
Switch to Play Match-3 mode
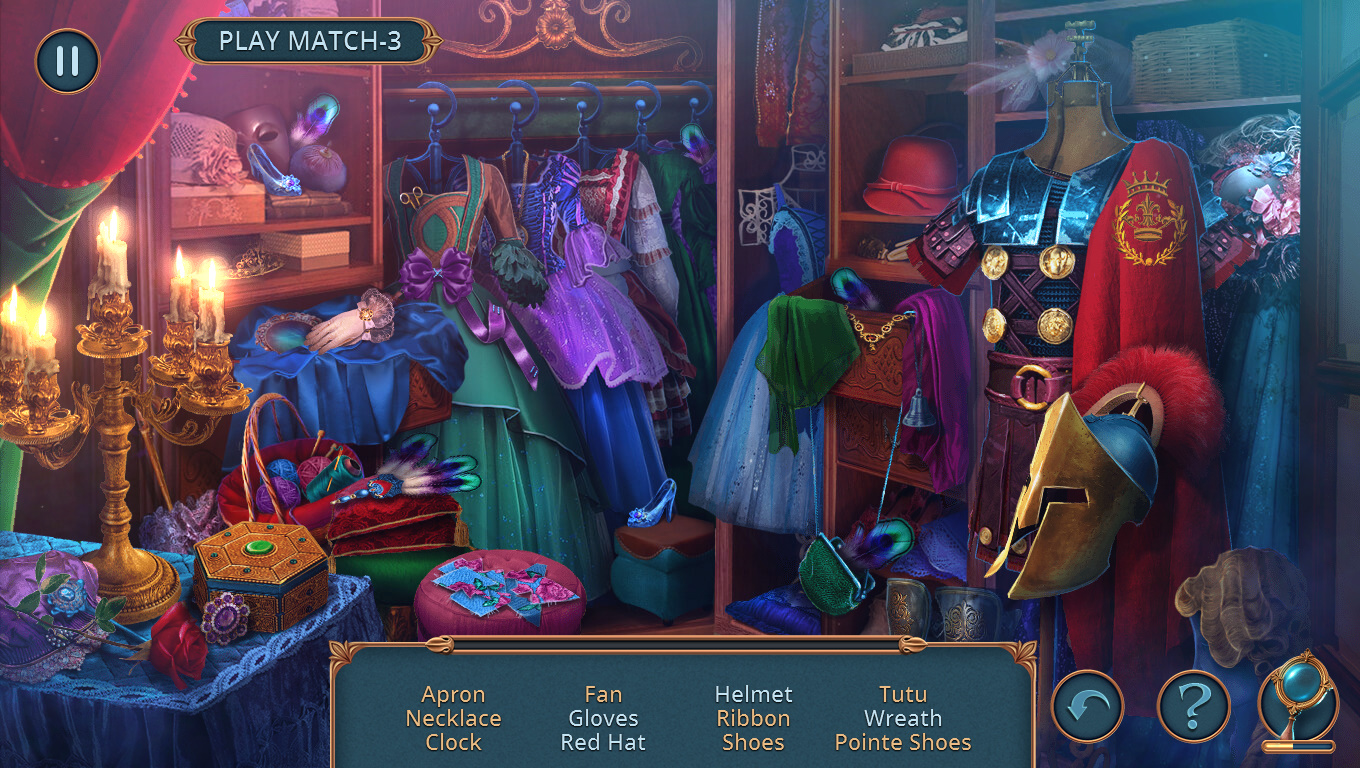pyautogui.click(x=310, y=41)
